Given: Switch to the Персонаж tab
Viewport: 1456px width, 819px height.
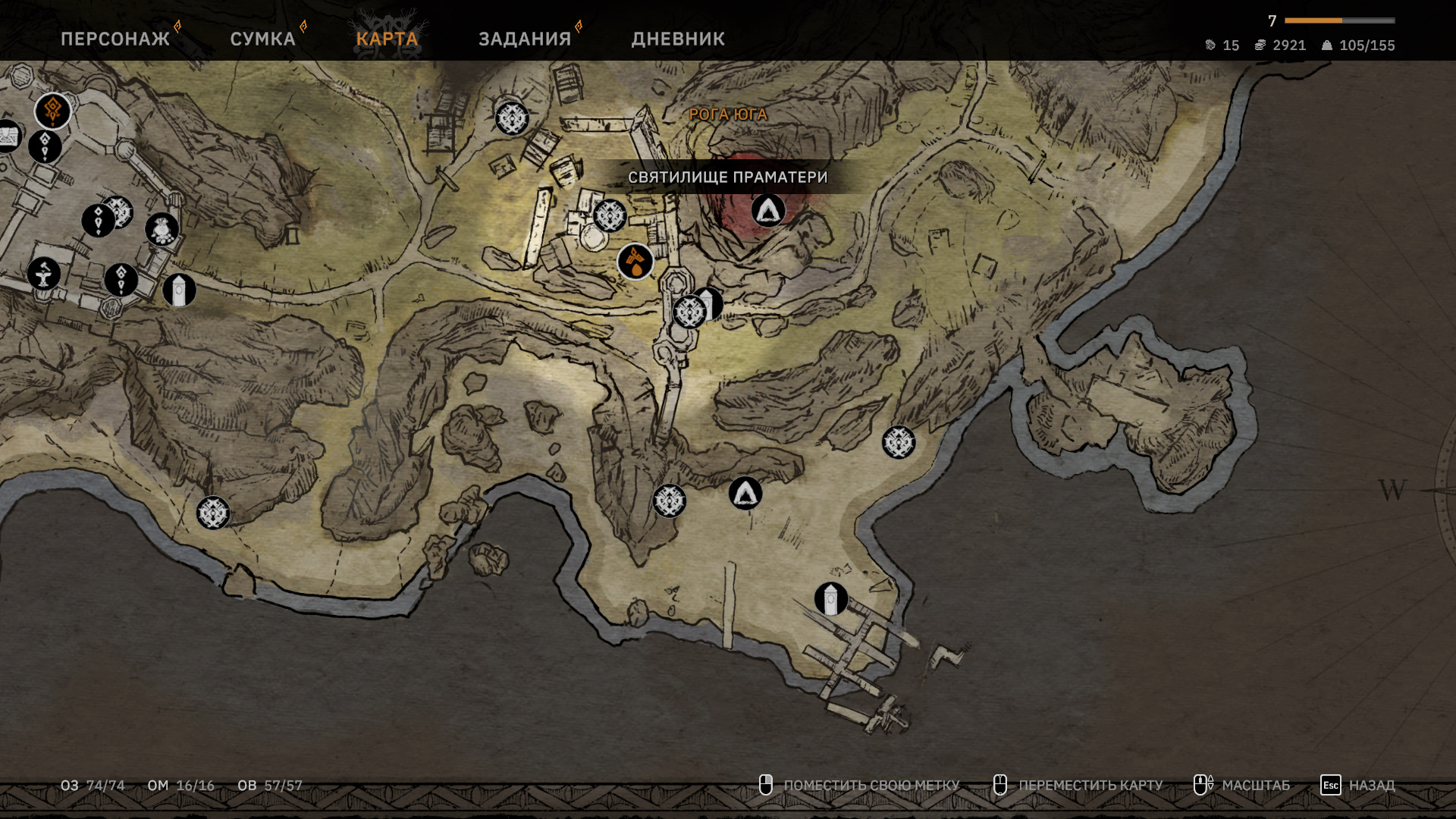Looking at the screenshot, I should tap(115, 39).
